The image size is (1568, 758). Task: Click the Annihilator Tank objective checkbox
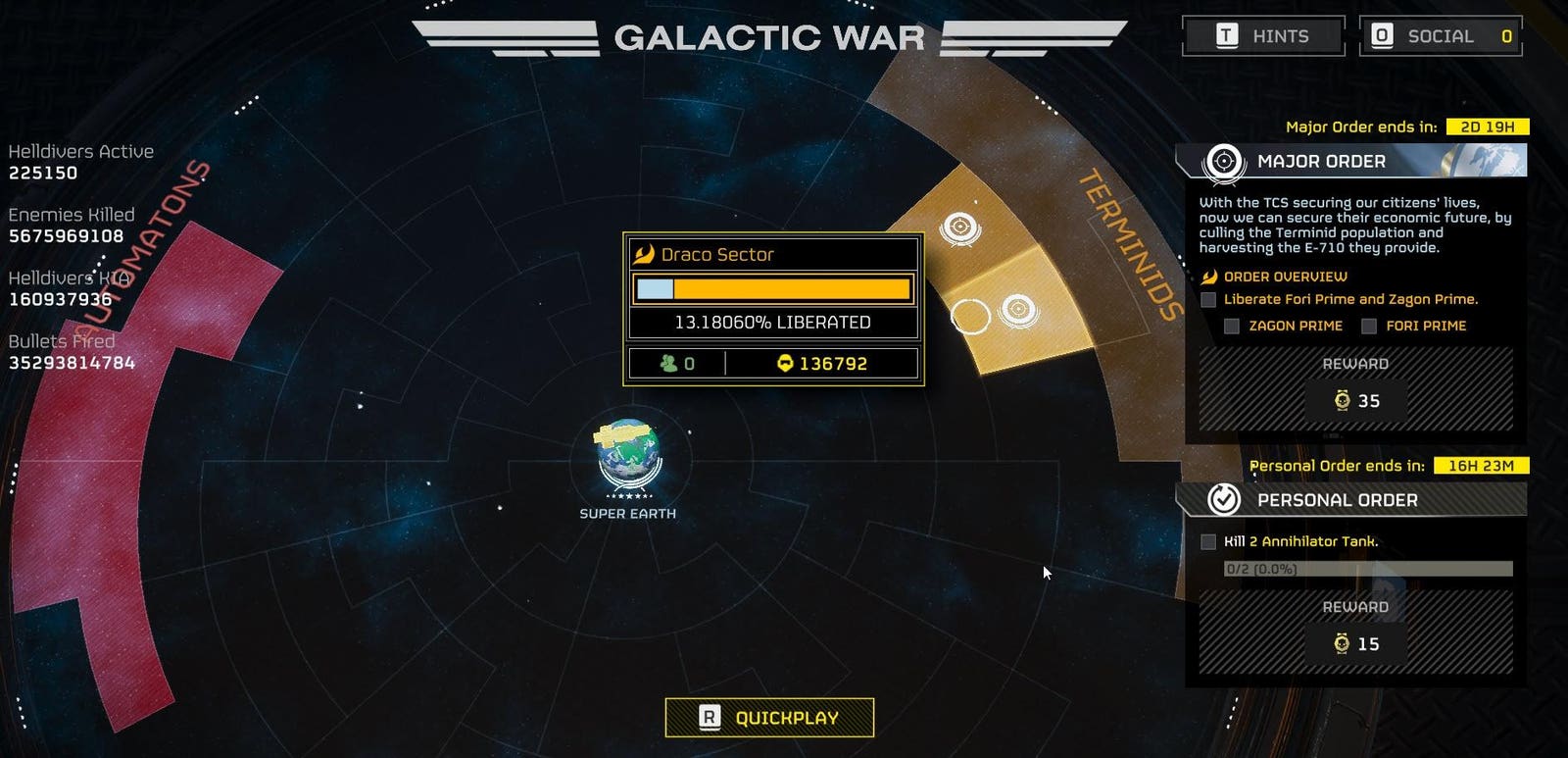(1208, 541)
